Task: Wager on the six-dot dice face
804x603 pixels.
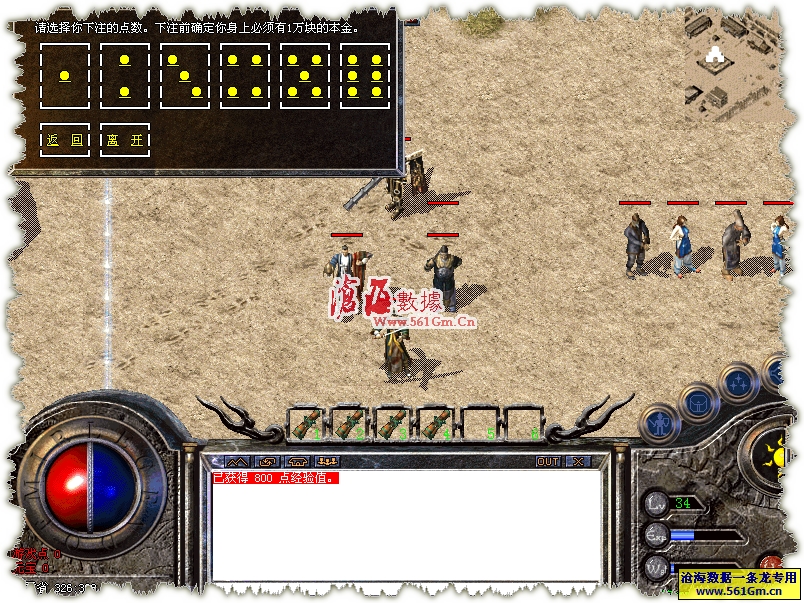Action: point(365,76)
